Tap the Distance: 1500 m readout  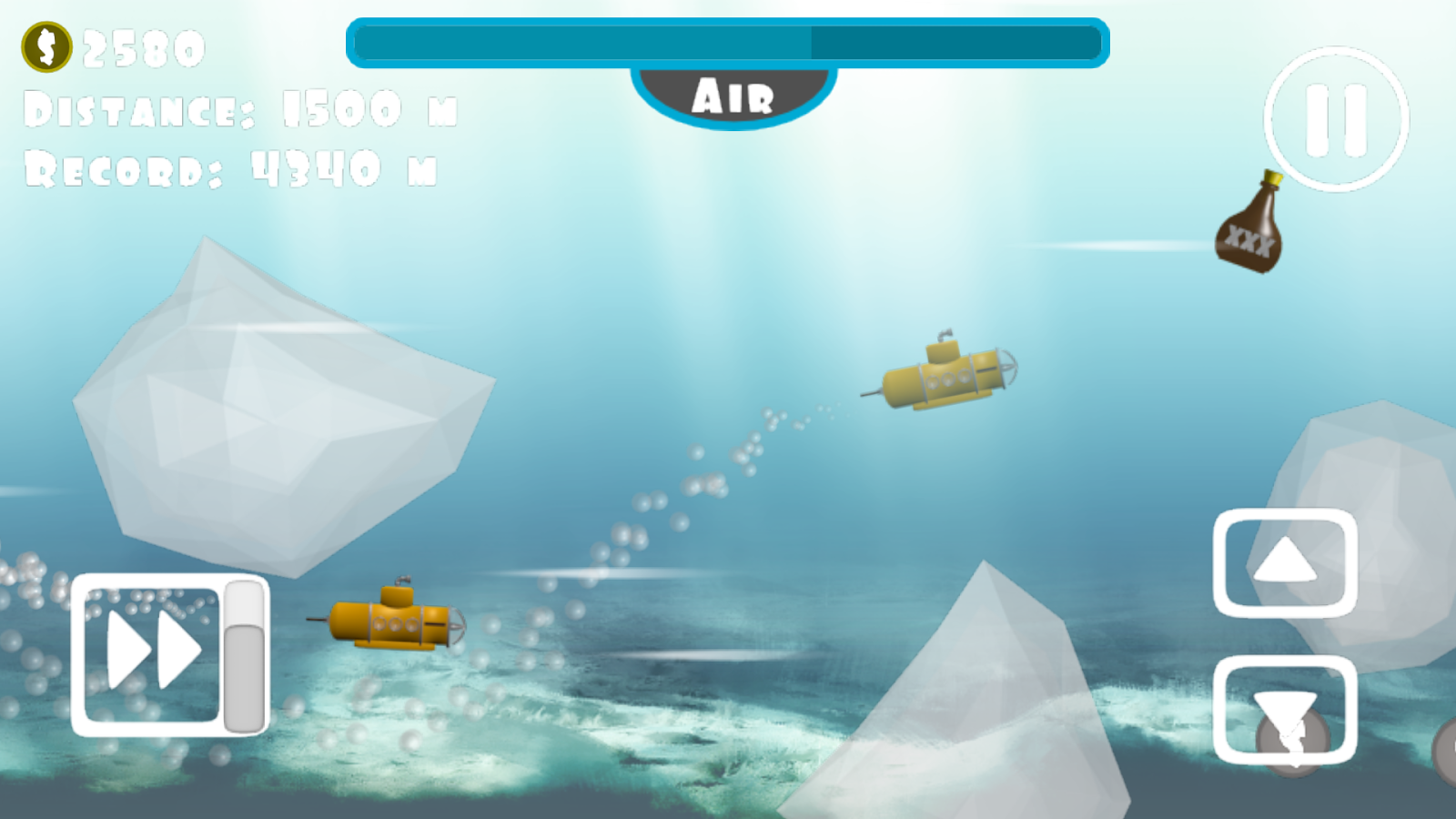tap(241, 109)
